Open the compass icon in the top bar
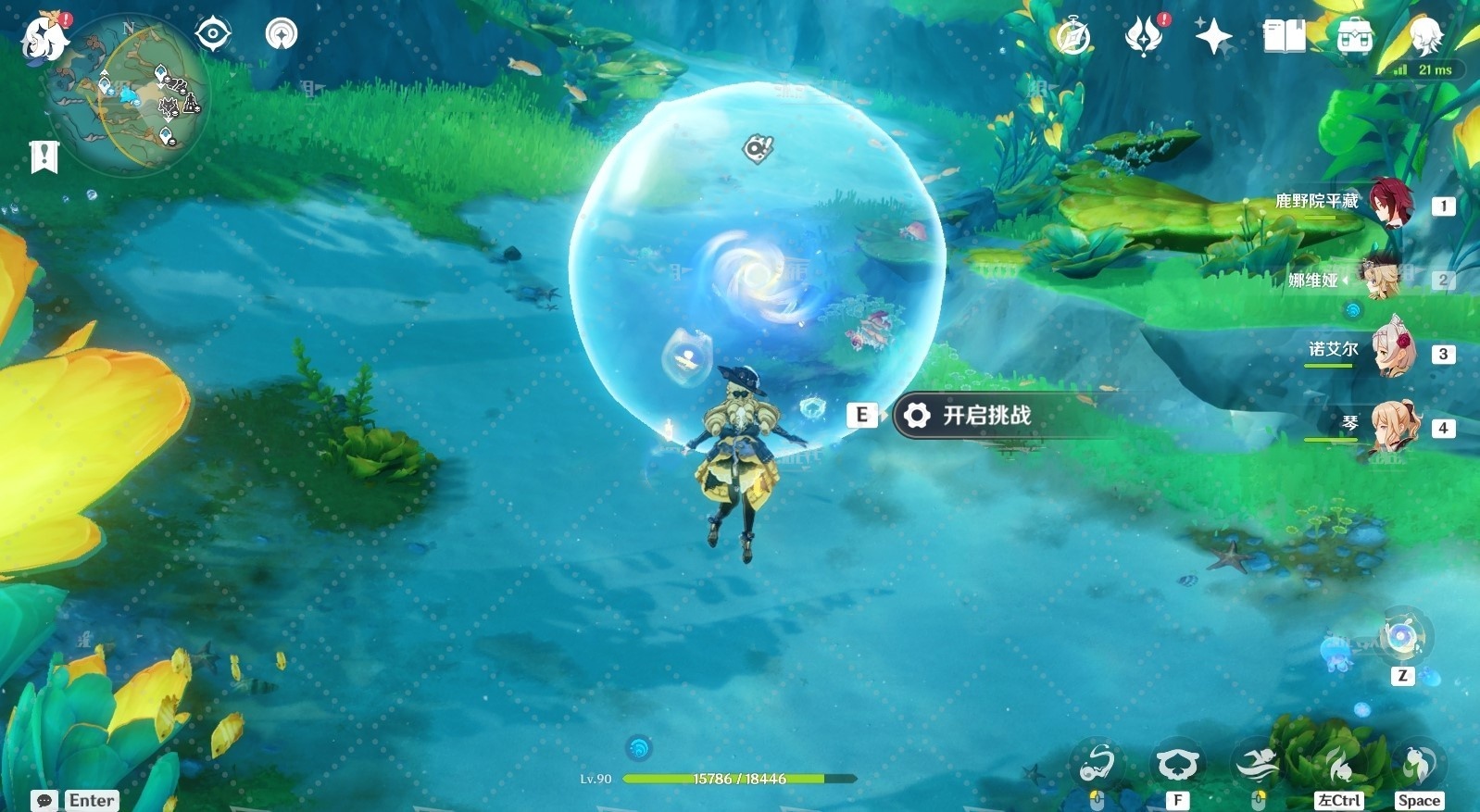Screen dimensions: 1480x812 [x=1073, y=38]
